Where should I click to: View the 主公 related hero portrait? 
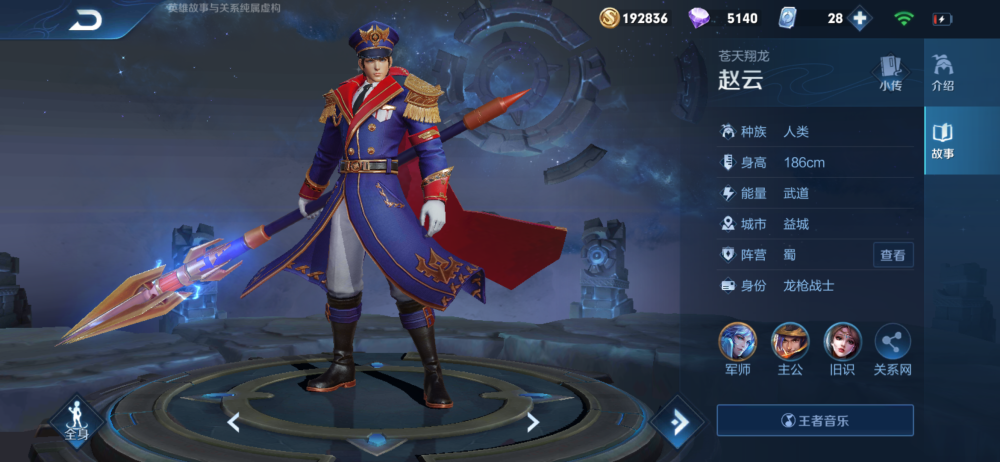coord(790,343)
